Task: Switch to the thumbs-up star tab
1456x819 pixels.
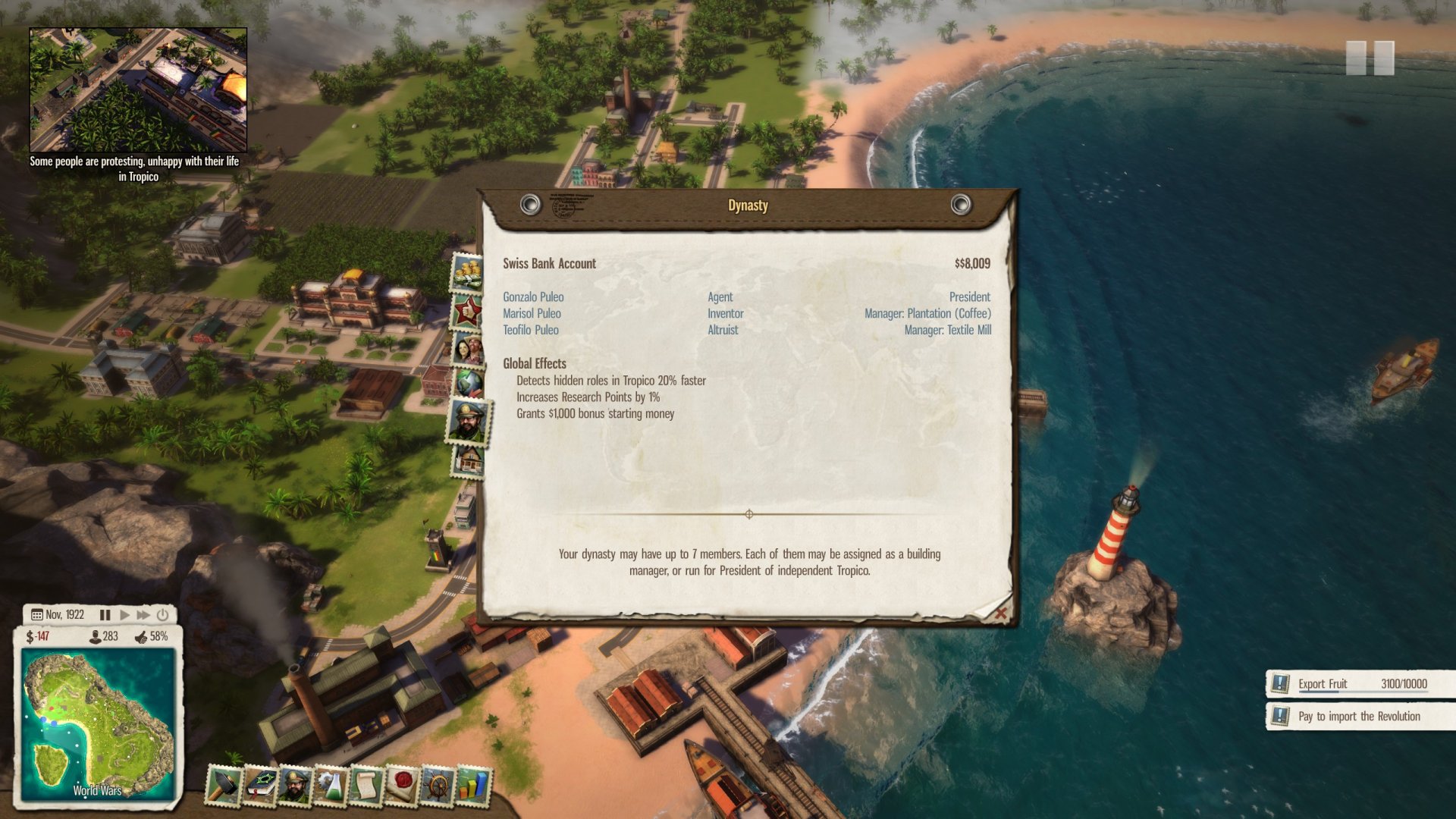Action: pos(467,309)
